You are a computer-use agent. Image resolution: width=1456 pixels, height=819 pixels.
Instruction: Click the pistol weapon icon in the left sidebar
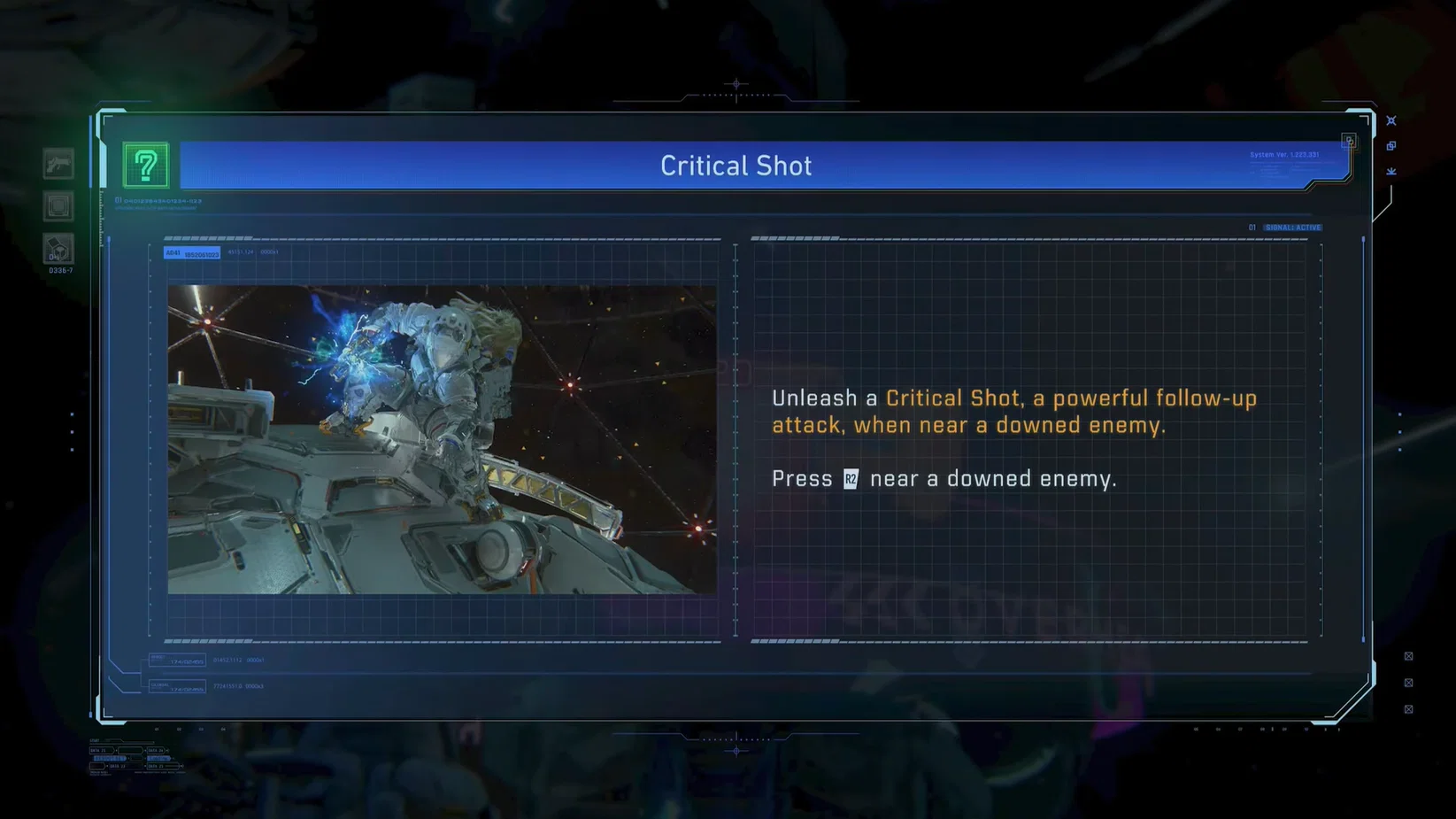pyautogui.click(x=58, y=164)
